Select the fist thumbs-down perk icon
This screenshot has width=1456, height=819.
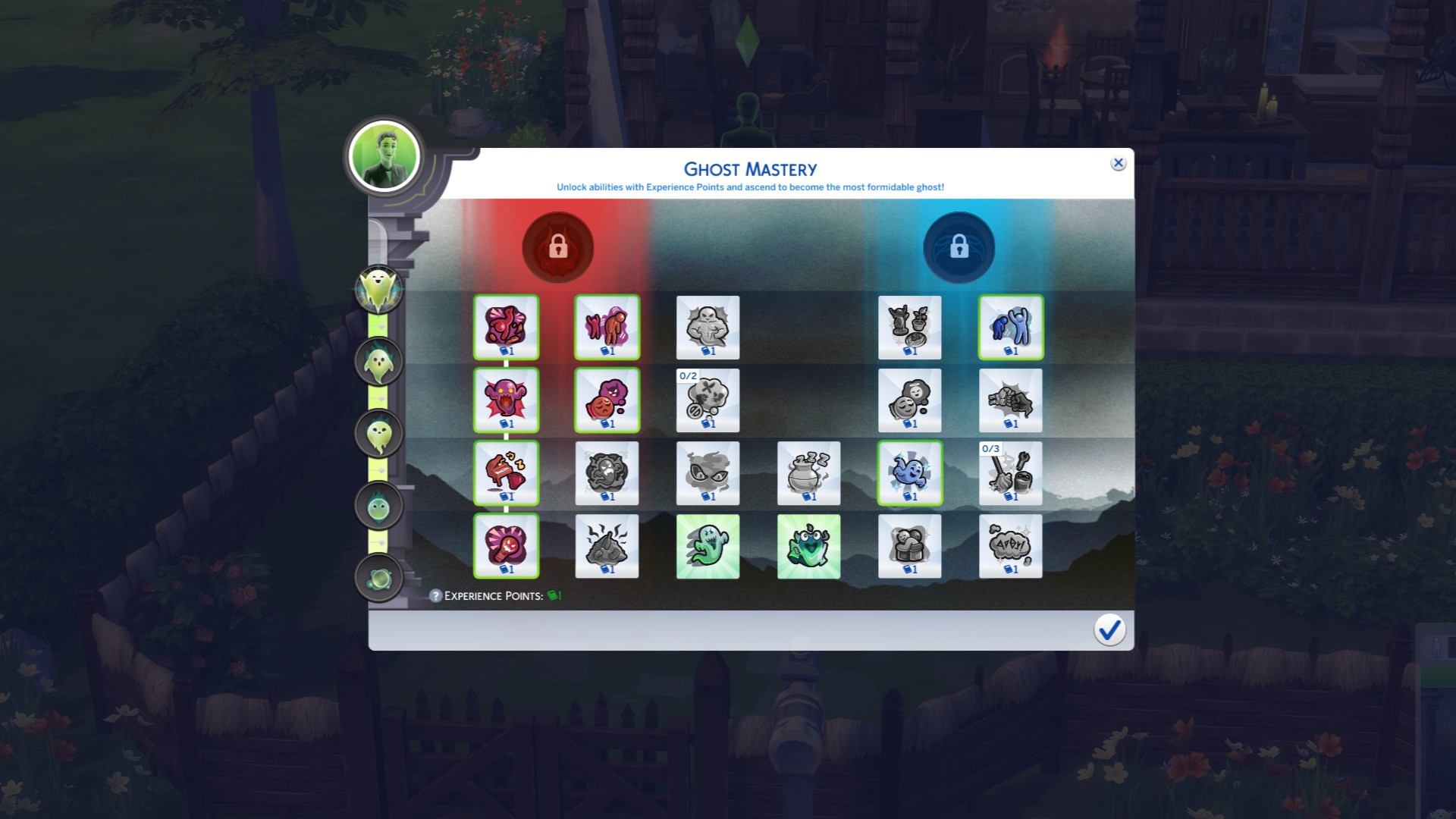point(1011,400)
